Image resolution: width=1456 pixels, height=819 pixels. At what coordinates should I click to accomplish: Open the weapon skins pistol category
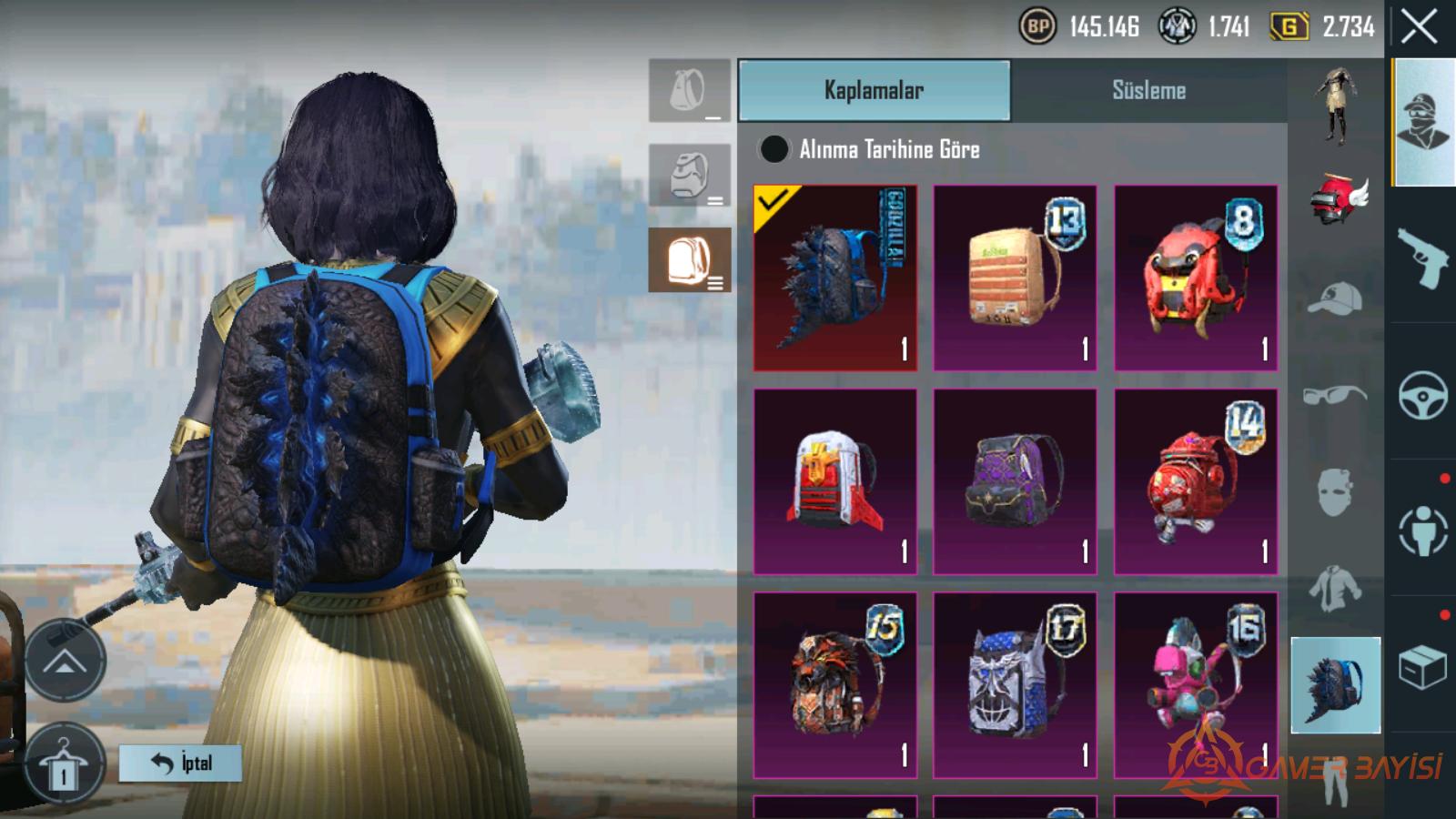(1422, 257)
